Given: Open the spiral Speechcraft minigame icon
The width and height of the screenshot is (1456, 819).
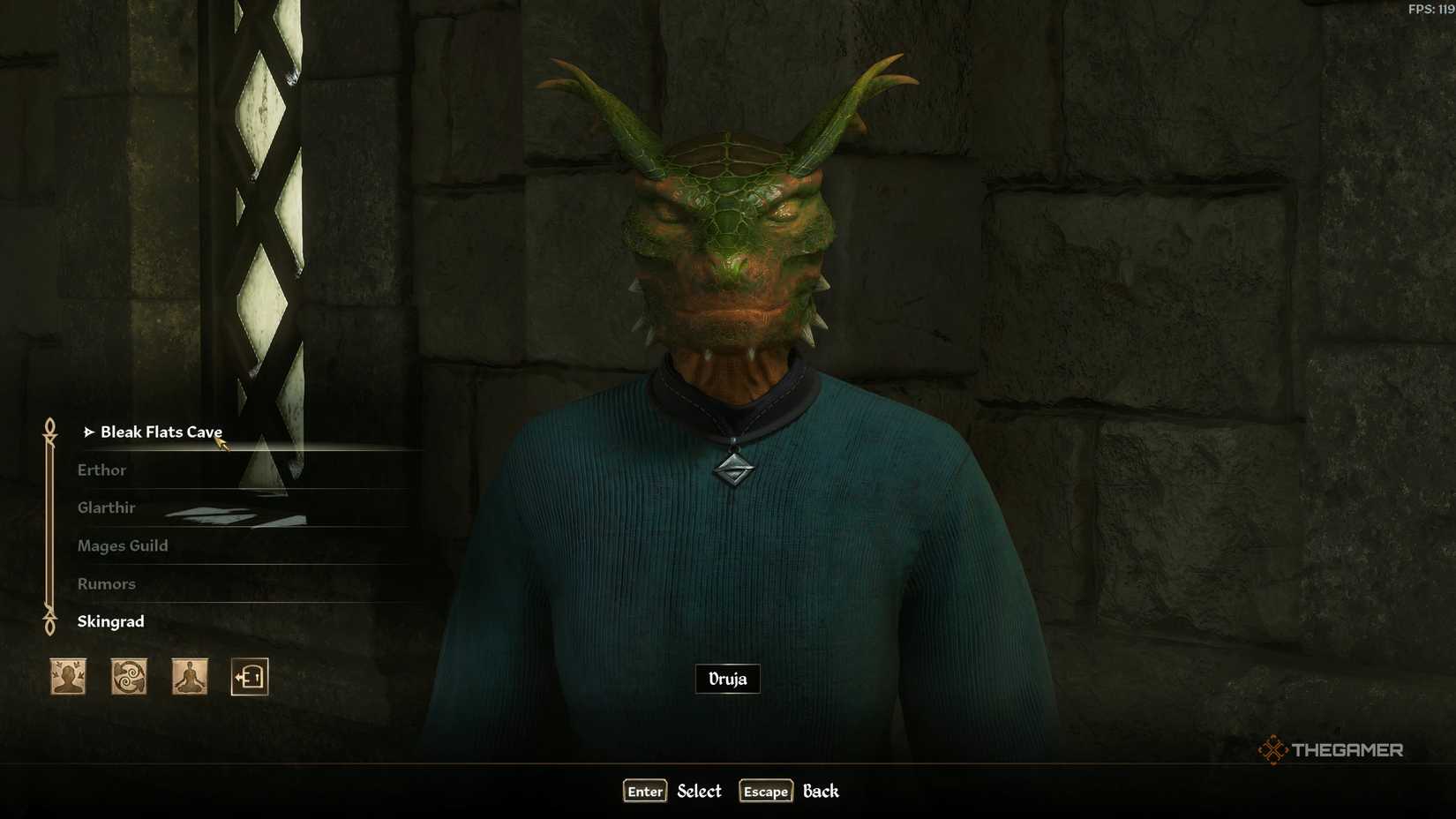Looking at the screenshot, I should (129, 676).
